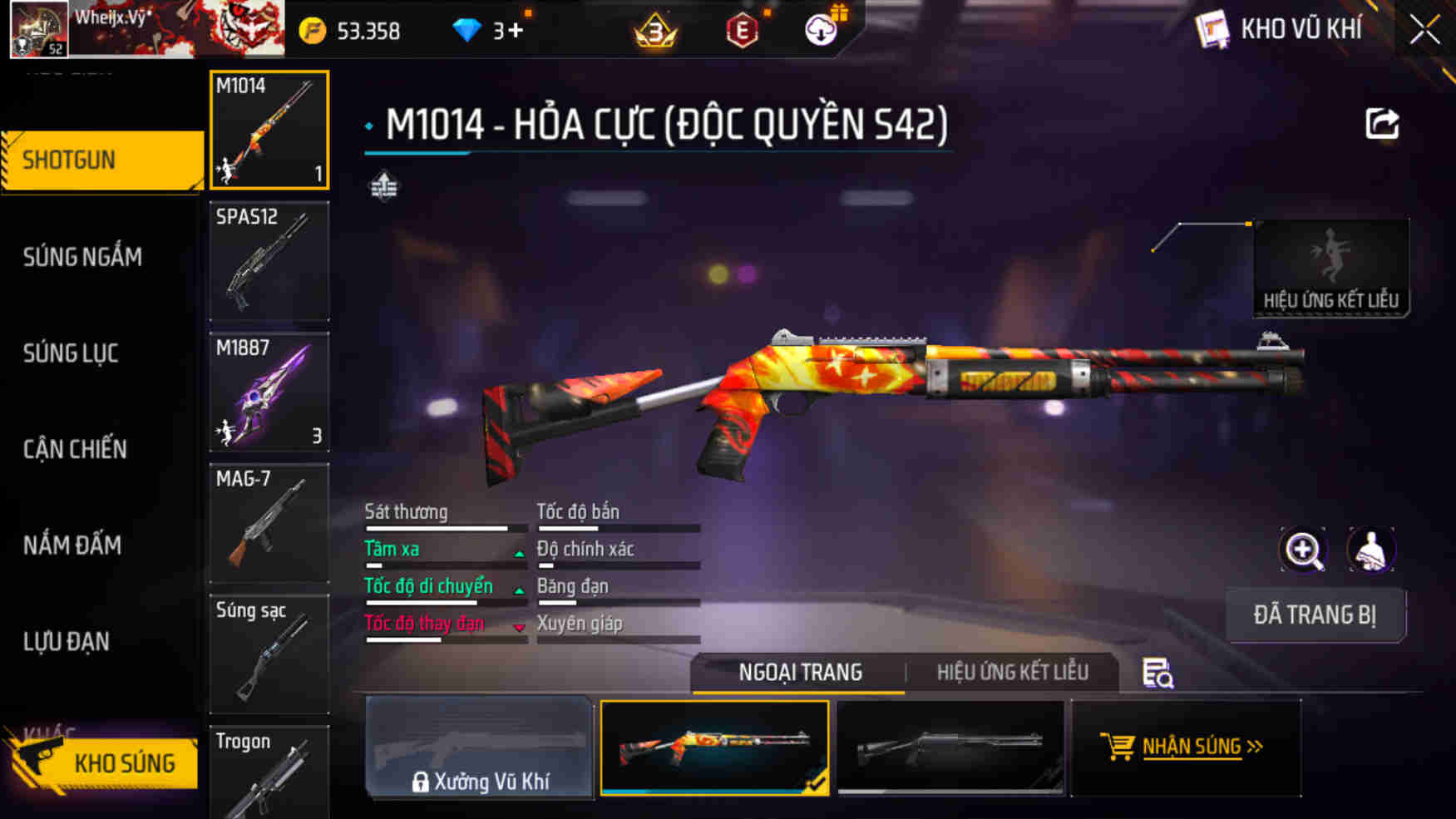Viewport: 1456px width, 819px height.
Task: Add diamonds with the plus button
Action: coord(516,31)
